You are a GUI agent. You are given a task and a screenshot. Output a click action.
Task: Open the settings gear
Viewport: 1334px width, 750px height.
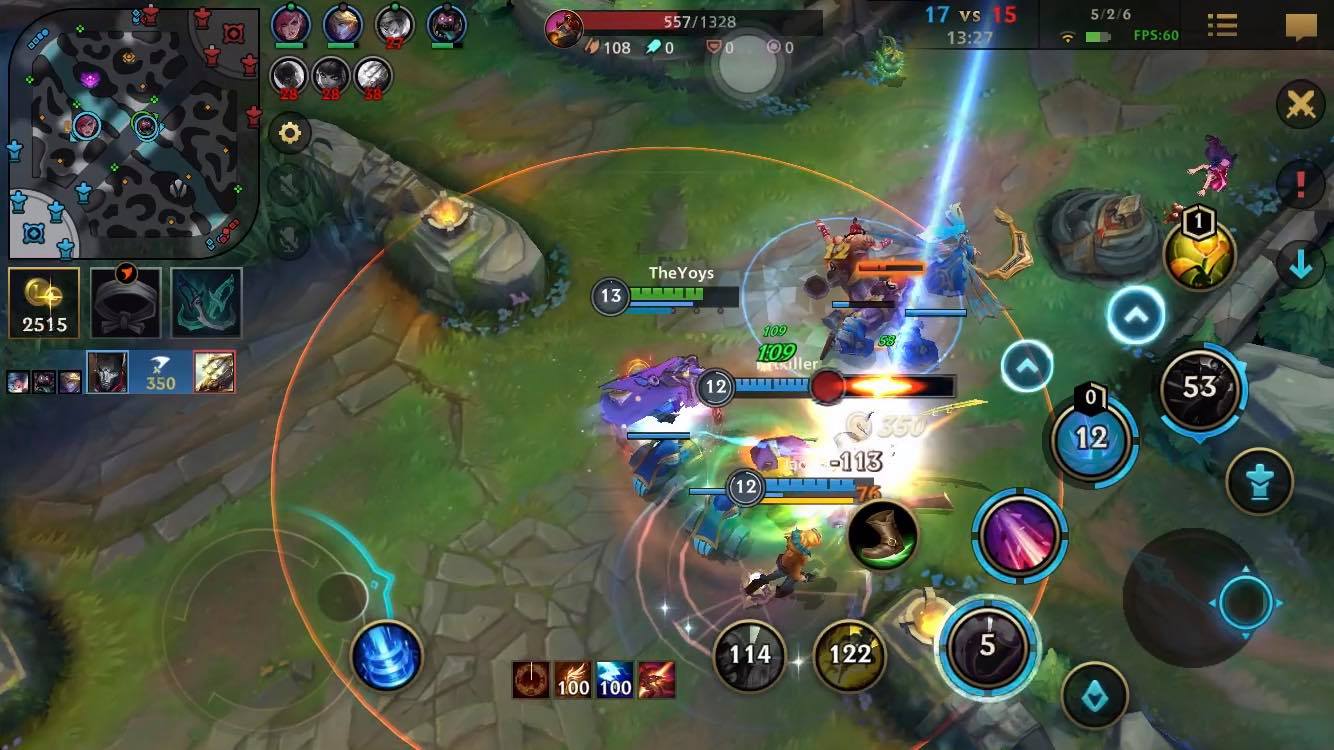tap(290, 134)
